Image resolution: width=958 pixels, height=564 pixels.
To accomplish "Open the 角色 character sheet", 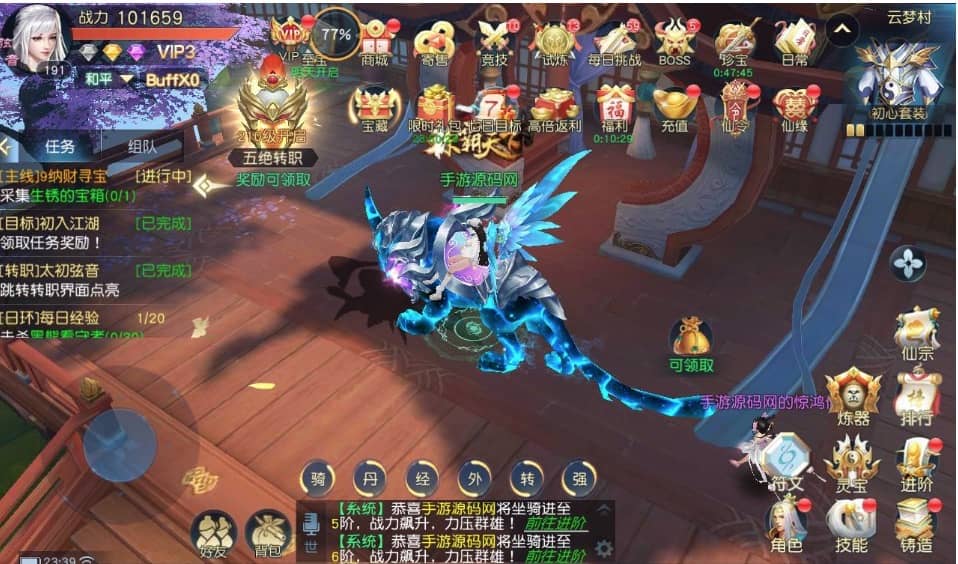I will (786, 524).
